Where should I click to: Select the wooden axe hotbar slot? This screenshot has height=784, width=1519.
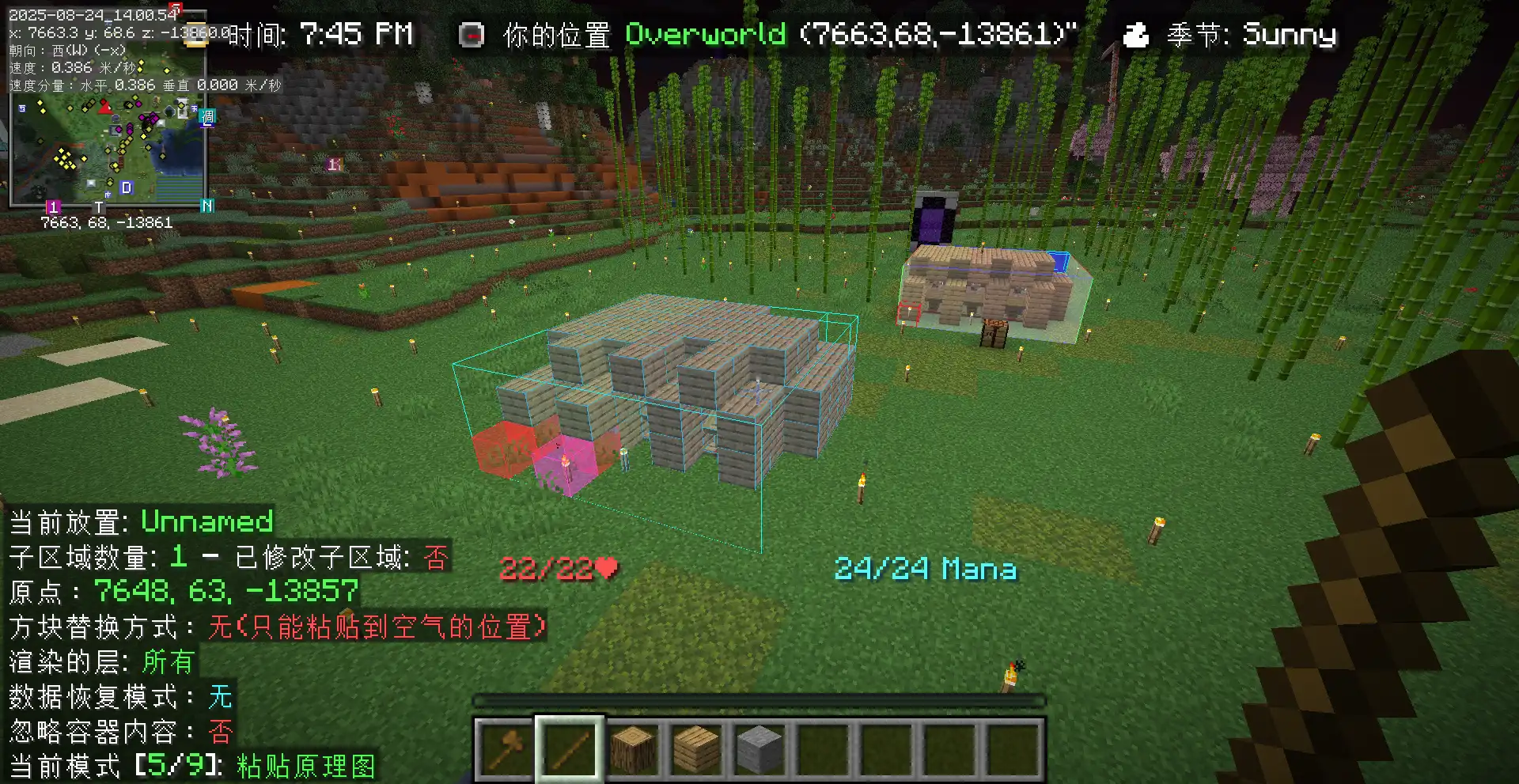click(x=506, y=748)
